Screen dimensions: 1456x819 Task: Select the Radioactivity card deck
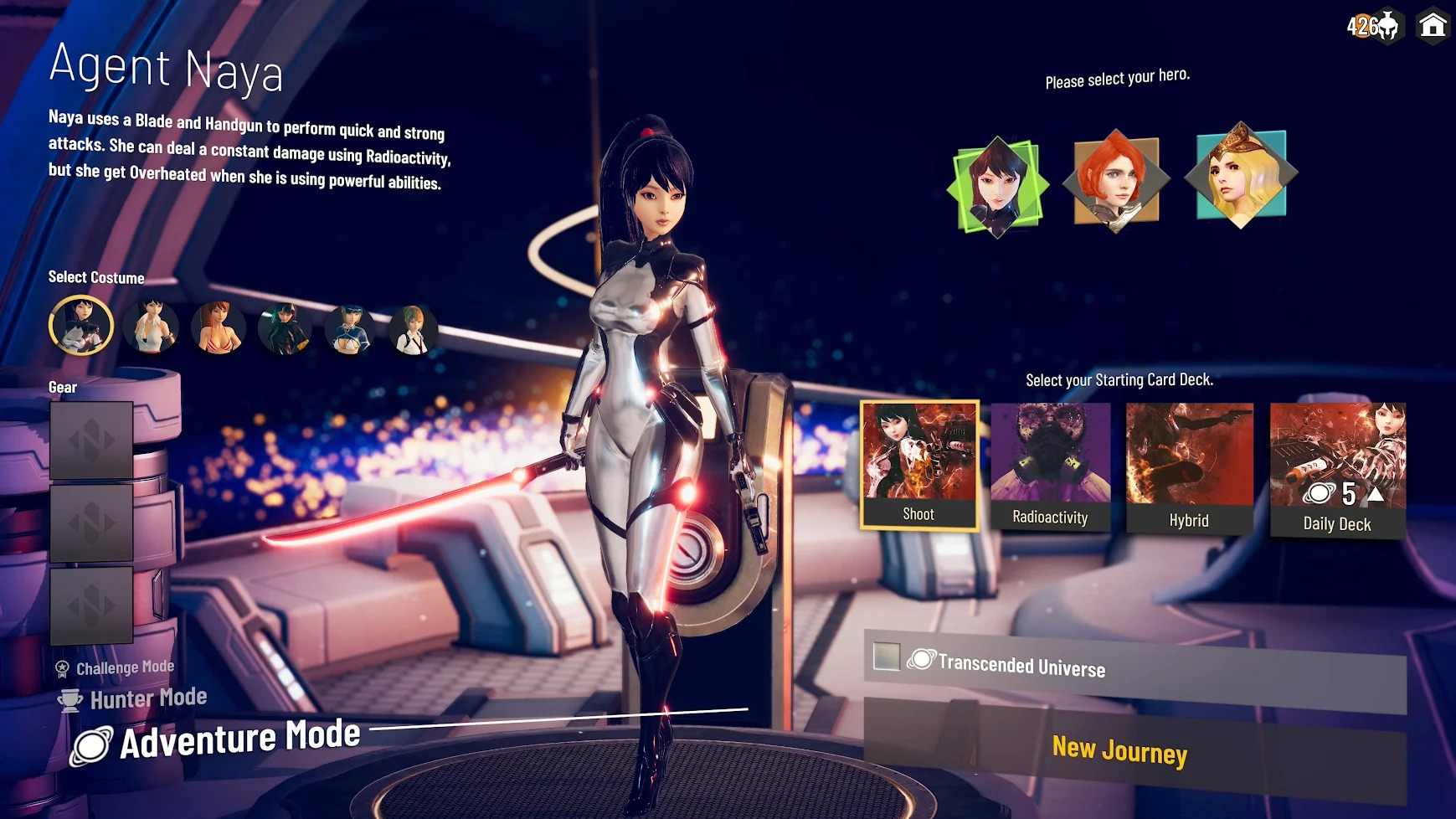click(1050, 466)
